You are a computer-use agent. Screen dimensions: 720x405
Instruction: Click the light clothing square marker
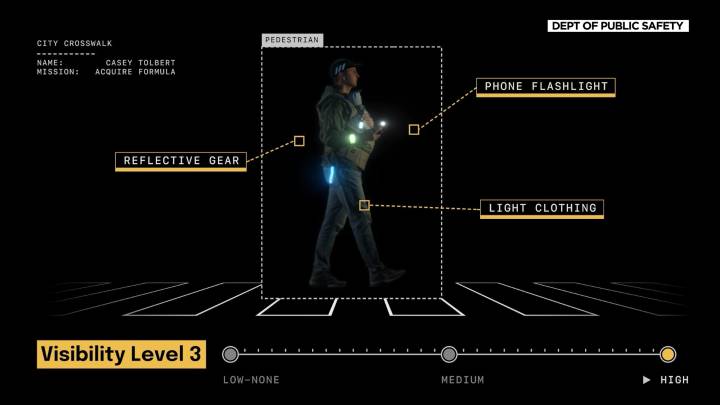364,205
